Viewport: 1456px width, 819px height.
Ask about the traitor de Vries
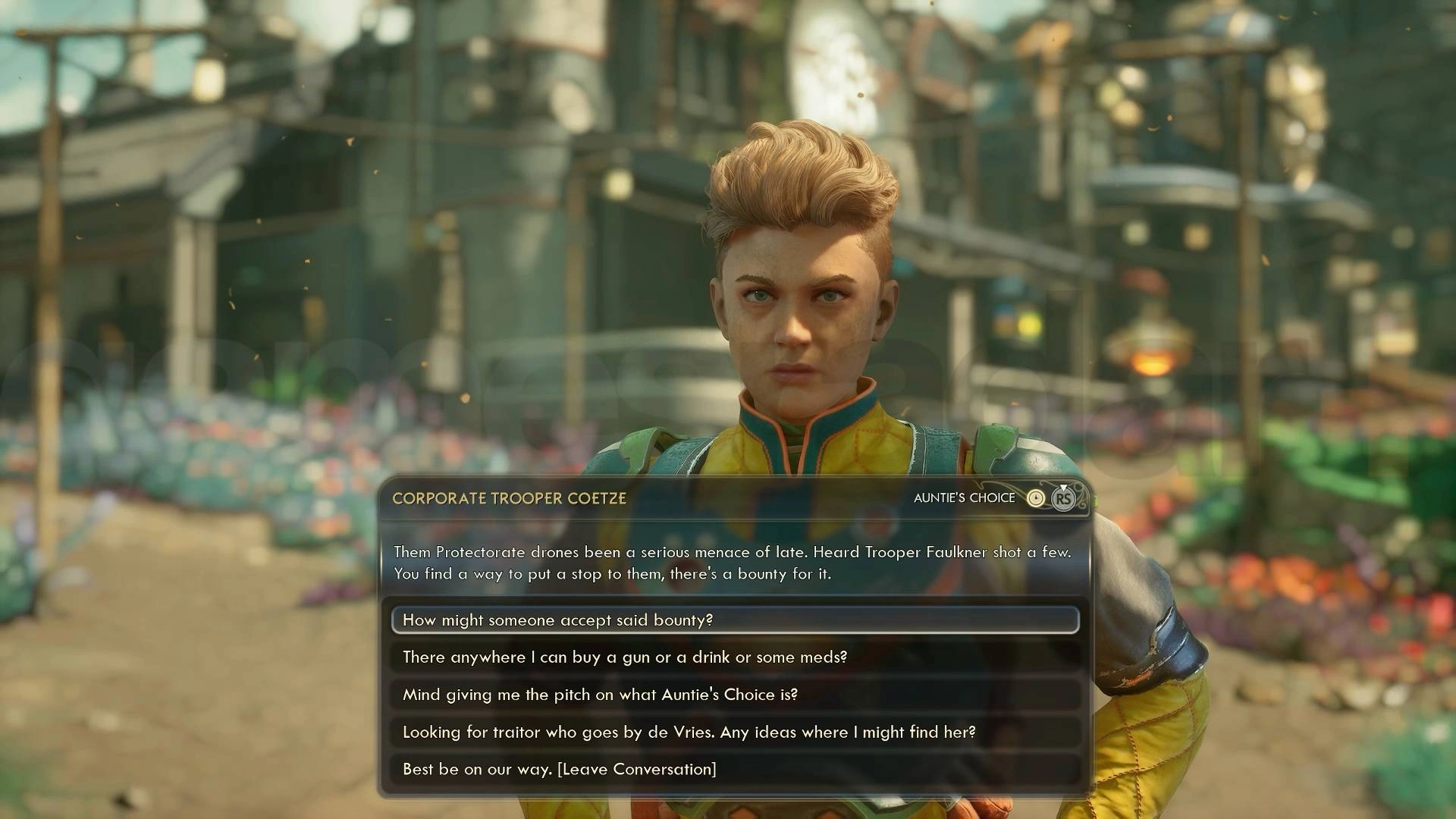[734, 732]
